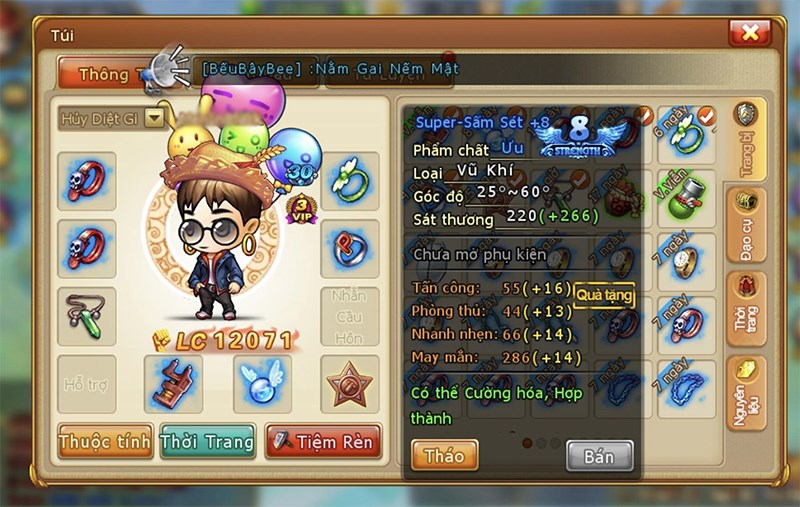Close the Túi bag window

[748, 34]
